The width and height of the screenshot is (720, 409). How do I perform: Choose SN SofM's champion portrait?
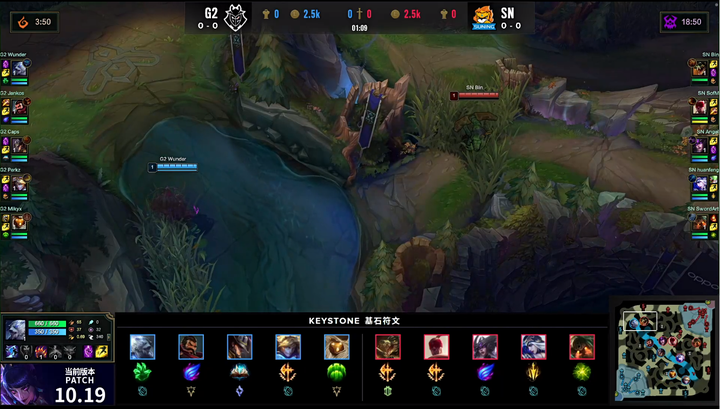pyautogui.click(x=701, y=107)
